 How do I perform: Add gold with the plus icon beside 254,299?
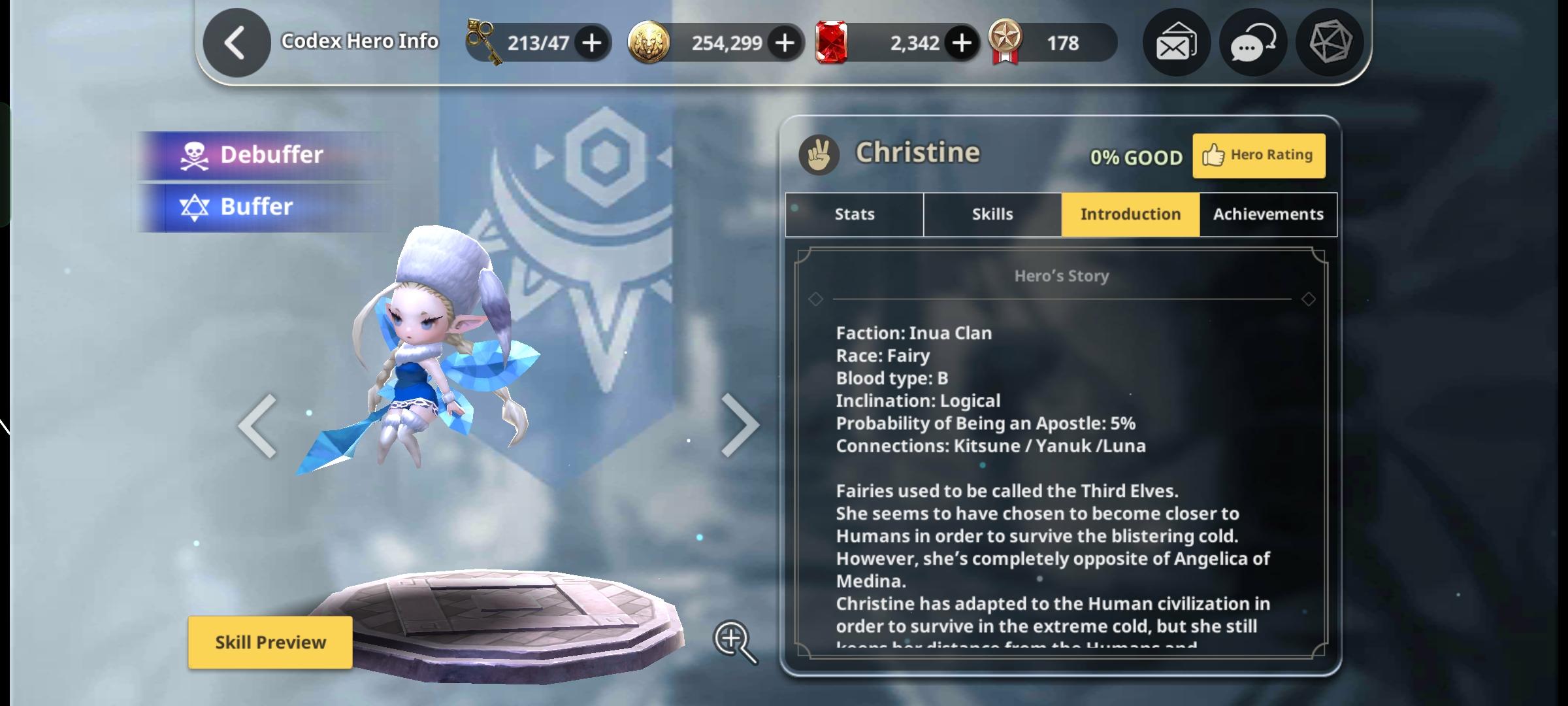click(786, 42)
